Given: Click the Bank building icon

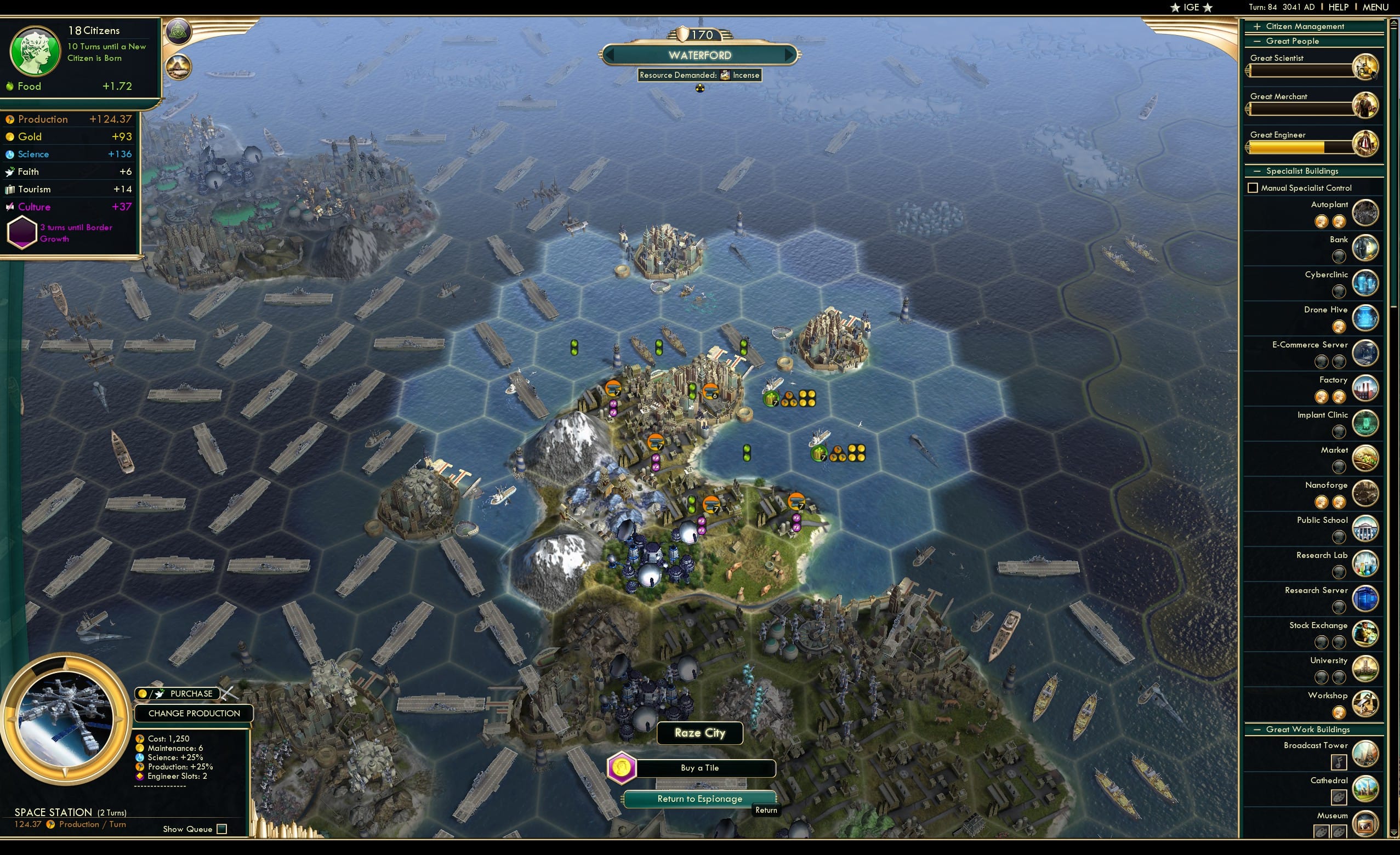Looking at the screenshot, I should coord(1366,248).
